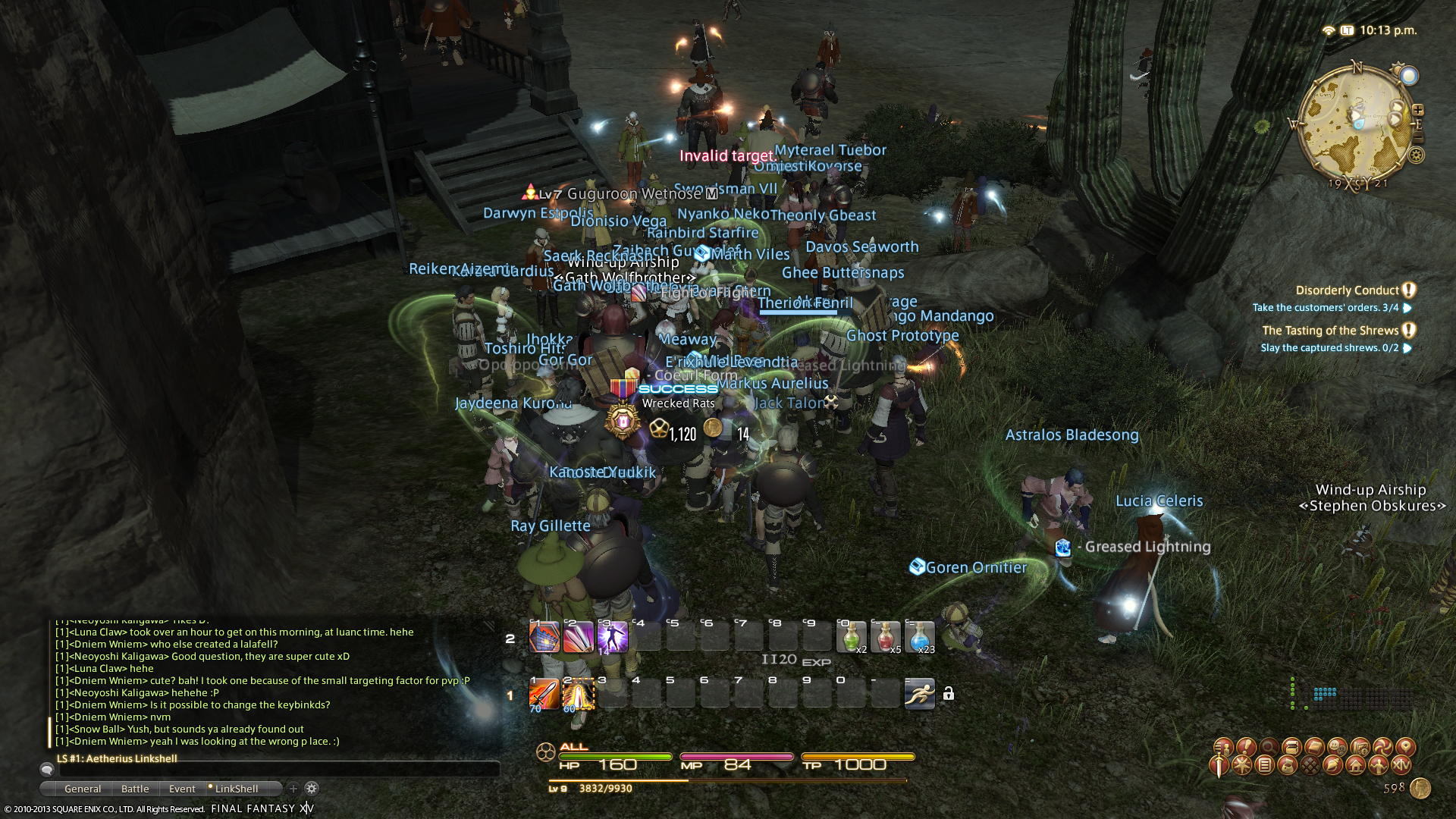Trigger the fortress wall defensive ability

click(x=544, y=637)
